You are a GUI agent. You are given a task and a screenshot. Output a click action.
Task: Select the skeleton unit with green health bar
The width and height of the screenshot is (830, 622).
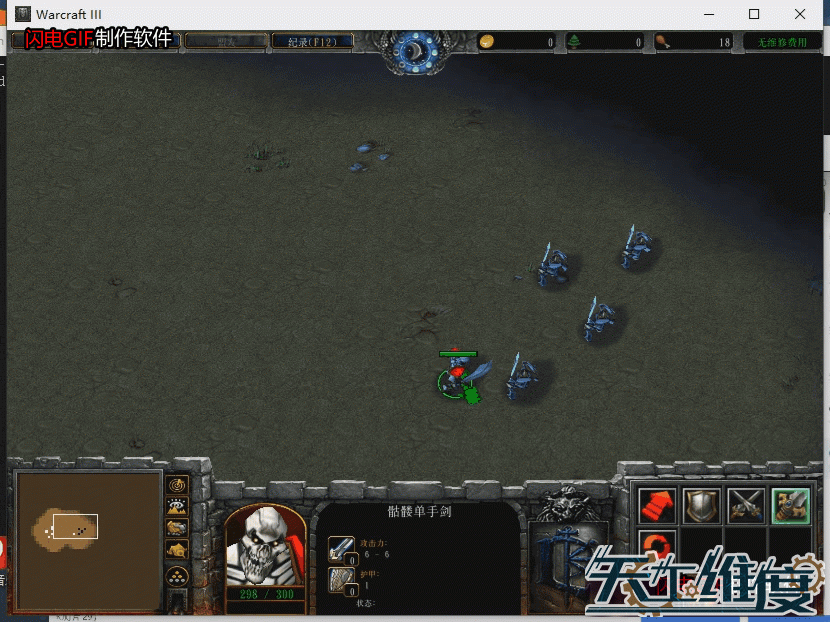pos(457,375)
